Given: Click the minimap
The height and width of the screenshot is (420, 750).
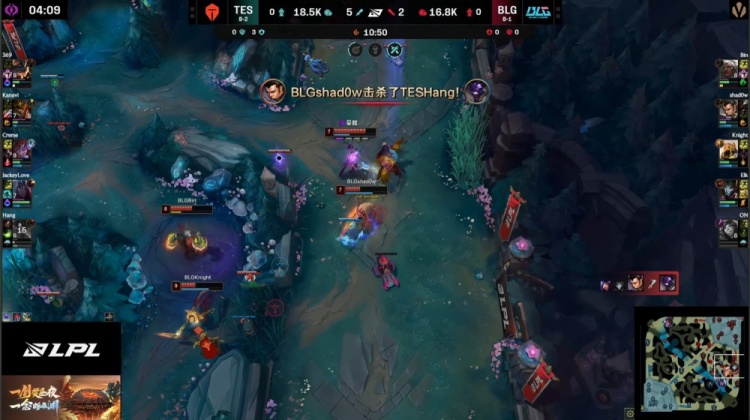Looking at the screenshot, I should click(x=691, y=362).
